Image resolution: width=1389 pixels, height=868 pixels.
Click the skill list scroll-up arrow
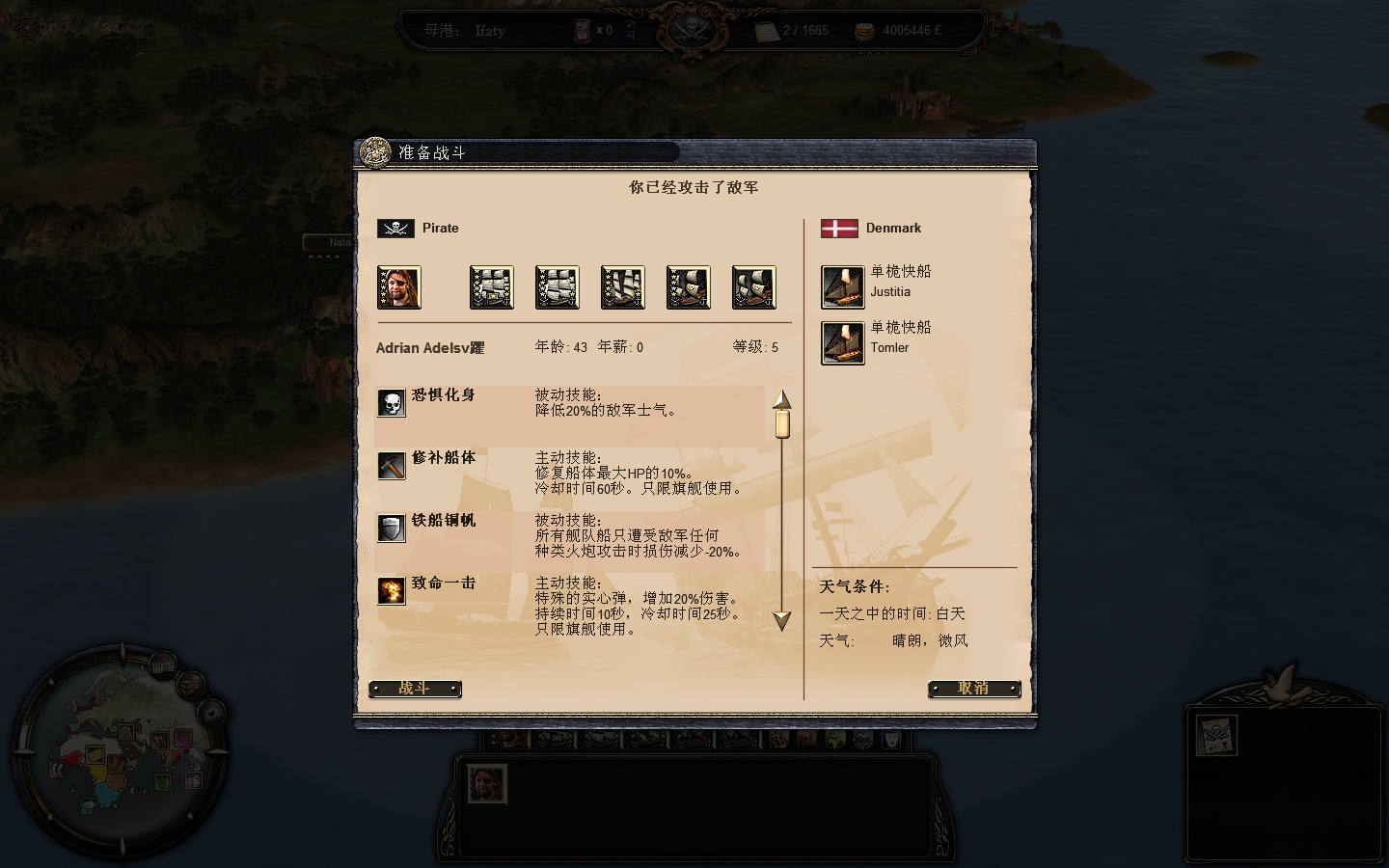(781, 399)
